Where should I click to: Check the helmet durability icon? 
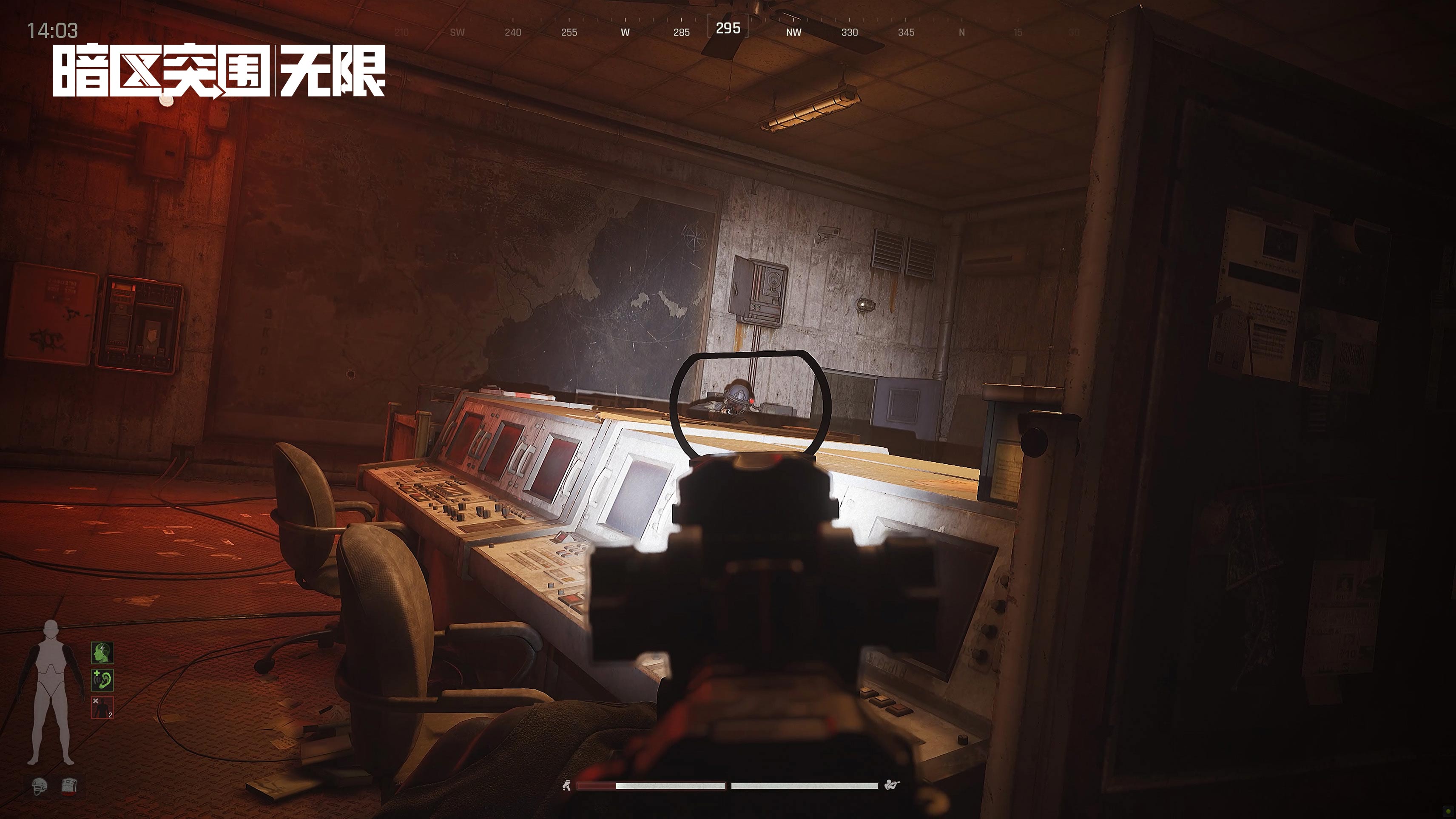click(x=40, y=786)
